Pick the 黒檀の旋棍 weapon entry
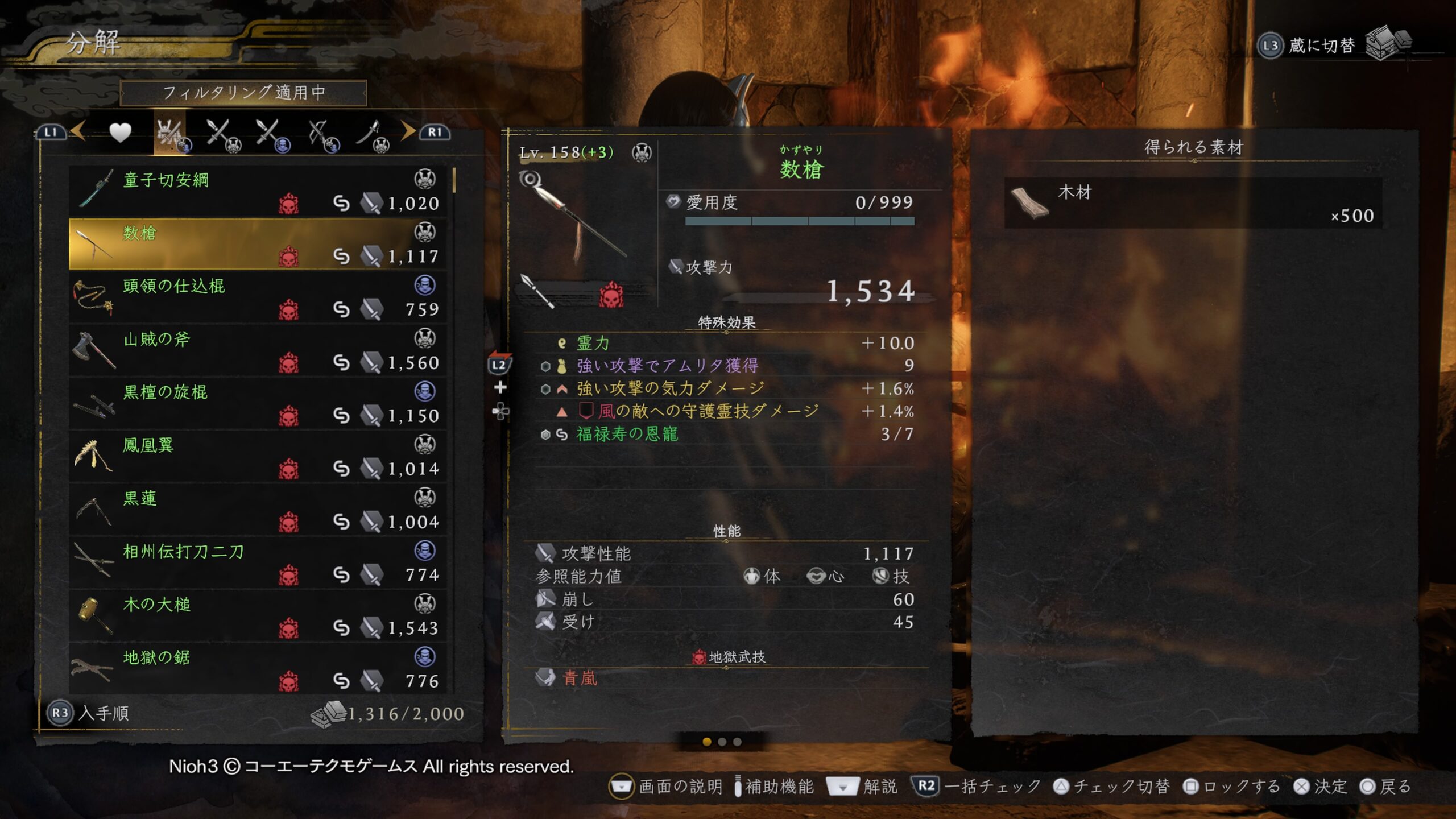 (257, 403)
